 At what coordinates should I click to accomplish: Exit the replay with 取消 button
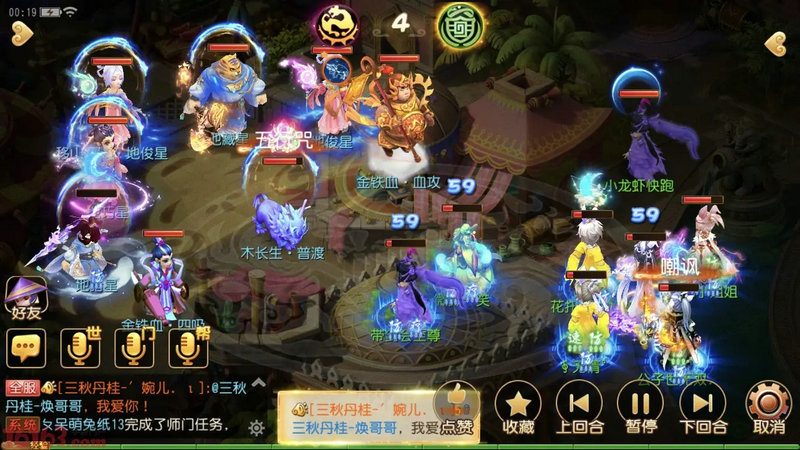[768, 407]
